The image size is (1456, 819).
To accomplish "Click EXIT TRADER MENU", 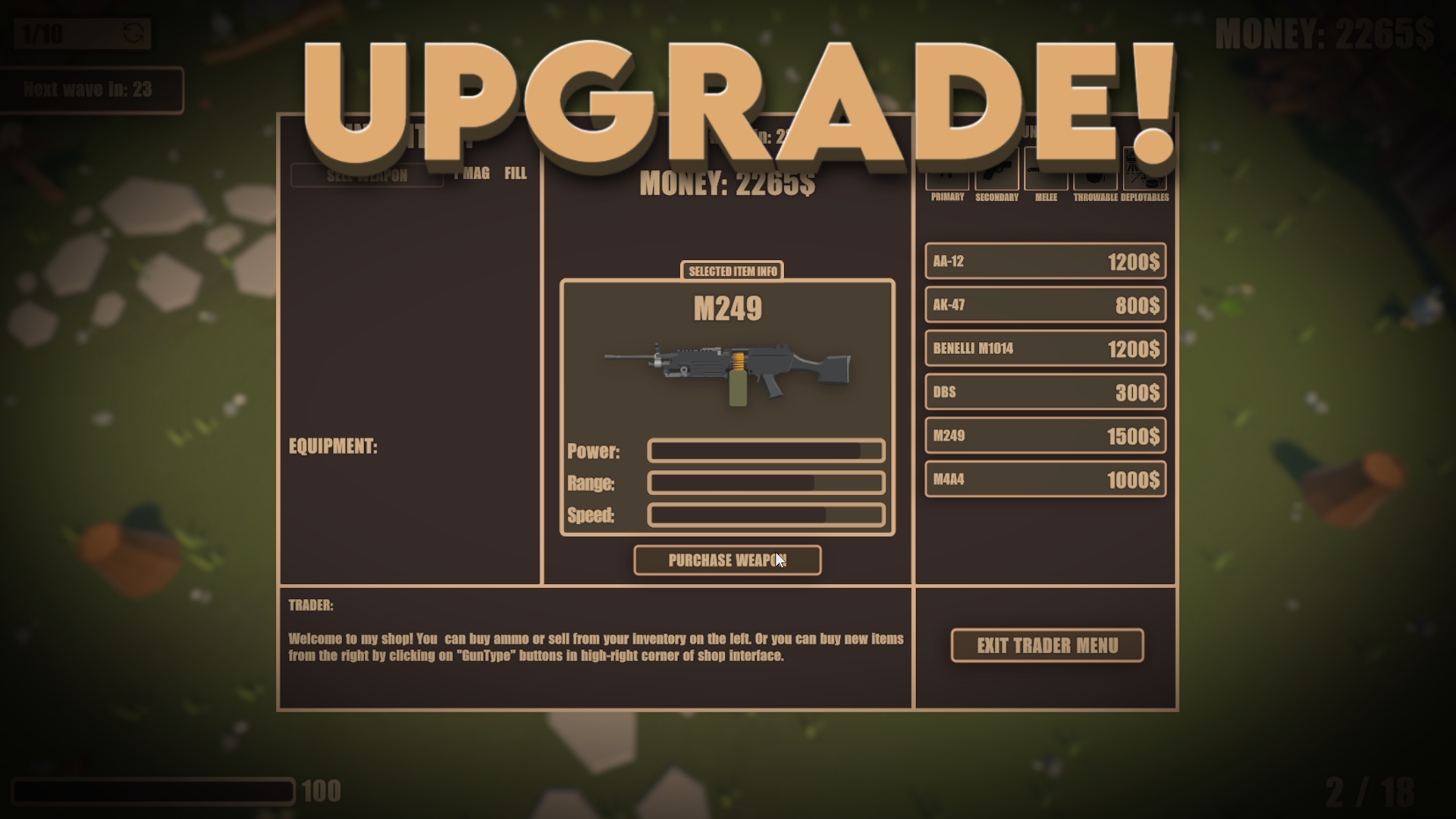I will [1046, 645].
